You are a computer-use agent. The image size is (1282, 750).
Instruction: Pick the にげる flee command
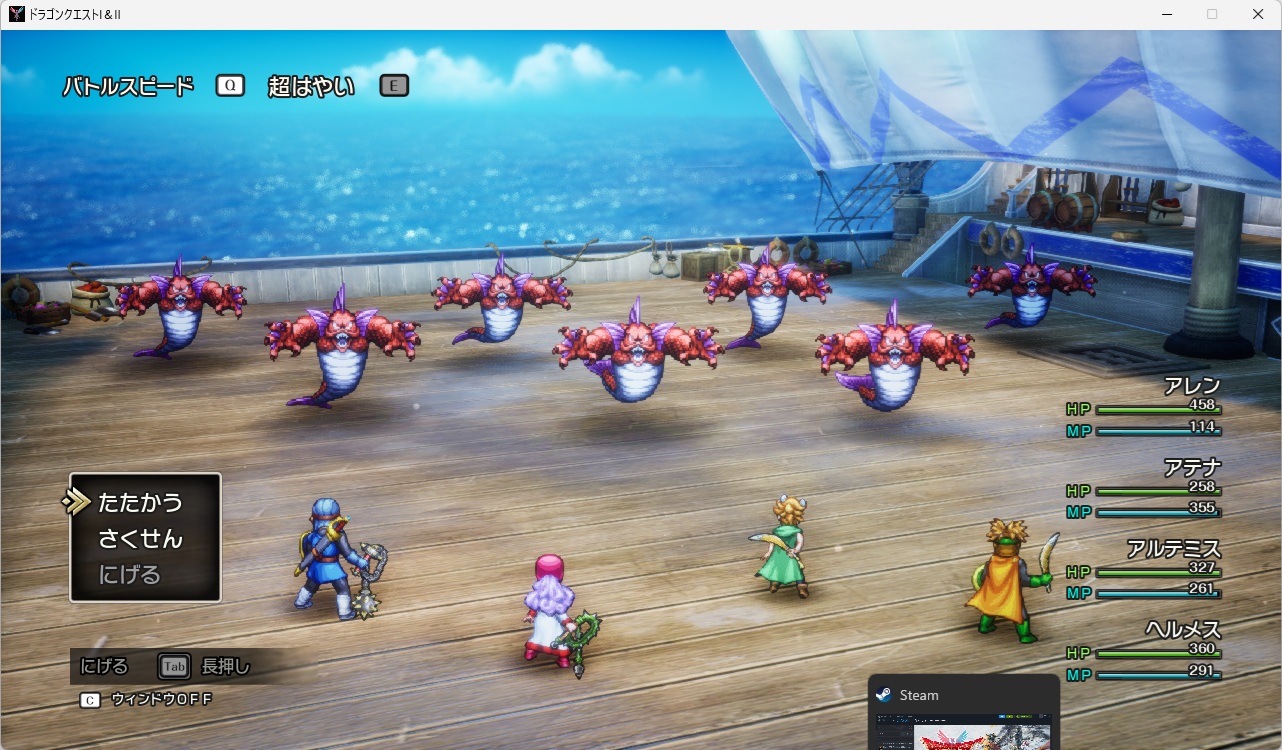[x=129, y=575]
